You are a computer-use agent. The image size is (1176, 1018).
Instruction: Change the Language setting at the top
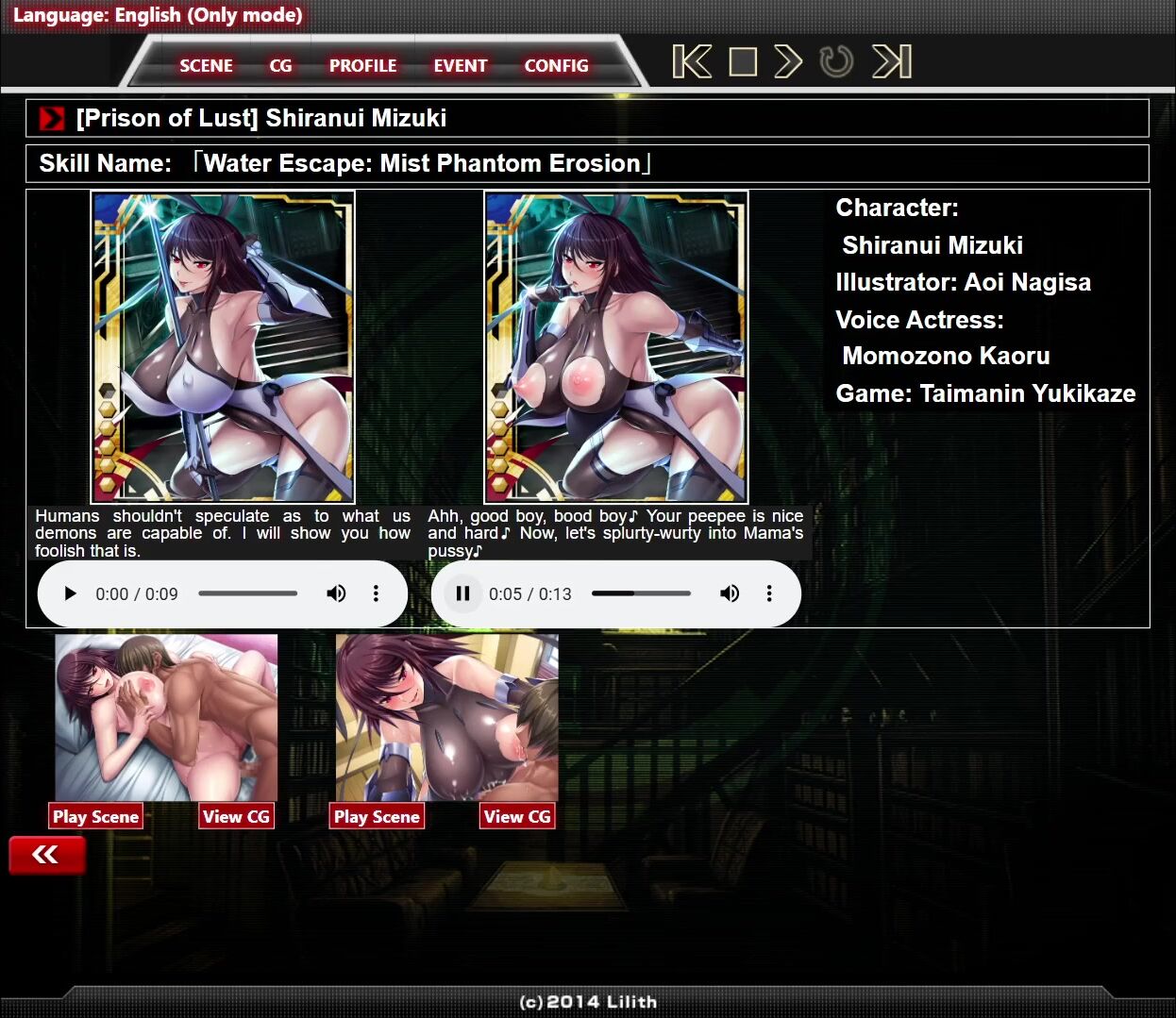coord(158,15)
